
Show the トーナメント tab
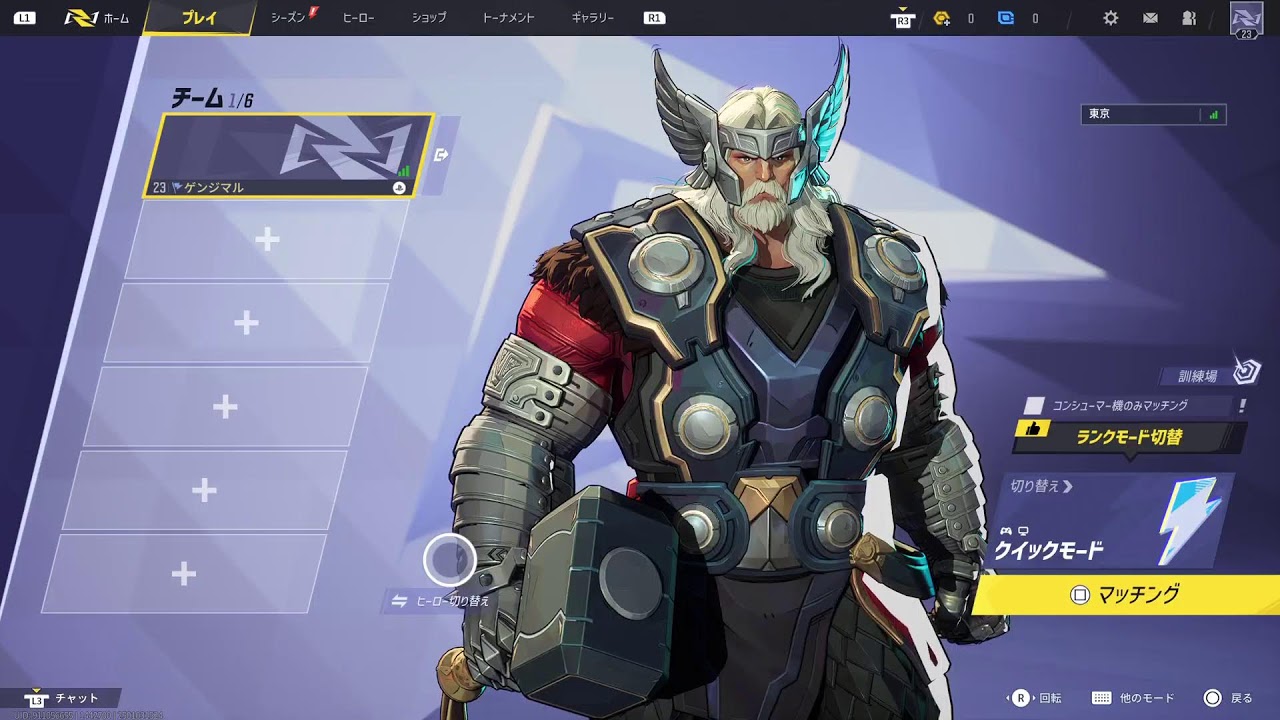(x=508, y=18)
